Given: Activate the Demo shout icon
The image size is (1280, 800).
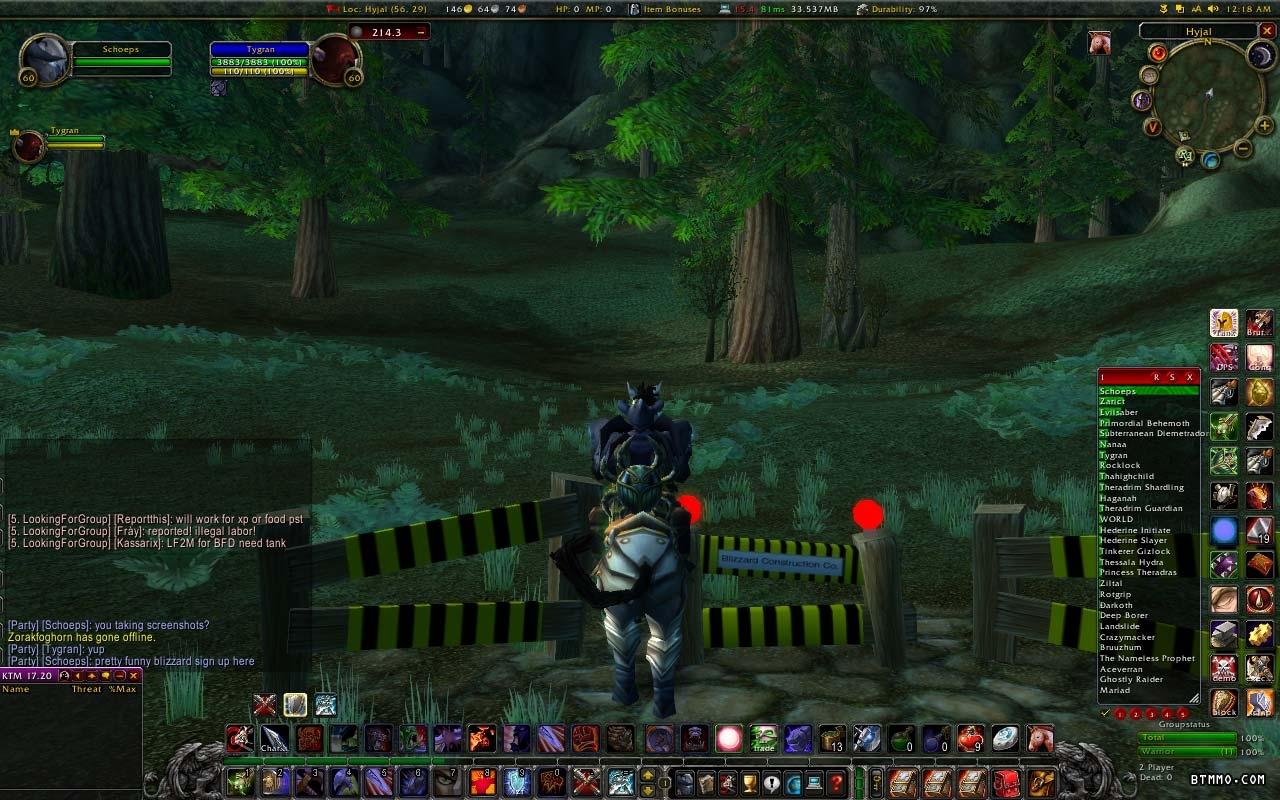Looking at the screenshot, I should pyautogui.click(x=1225, y=667).
